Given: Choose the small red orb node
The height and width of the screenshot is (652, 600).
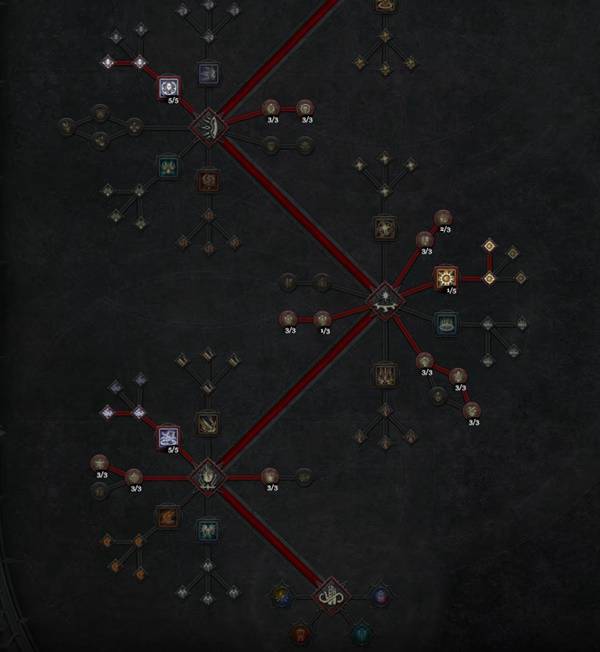Looking at the screenshot, I should point(299,633).
